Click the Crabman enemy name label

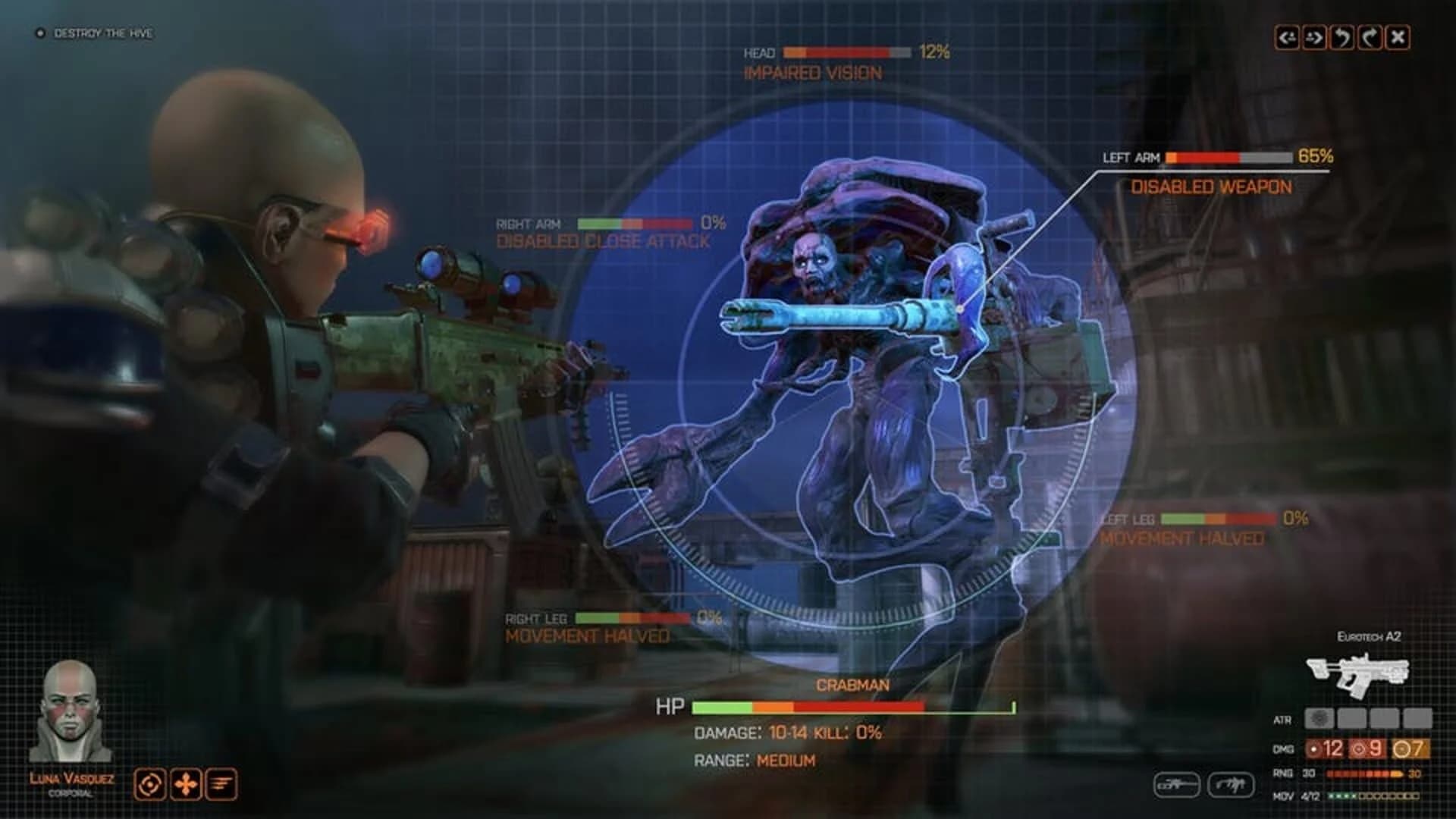coord(853,685)
